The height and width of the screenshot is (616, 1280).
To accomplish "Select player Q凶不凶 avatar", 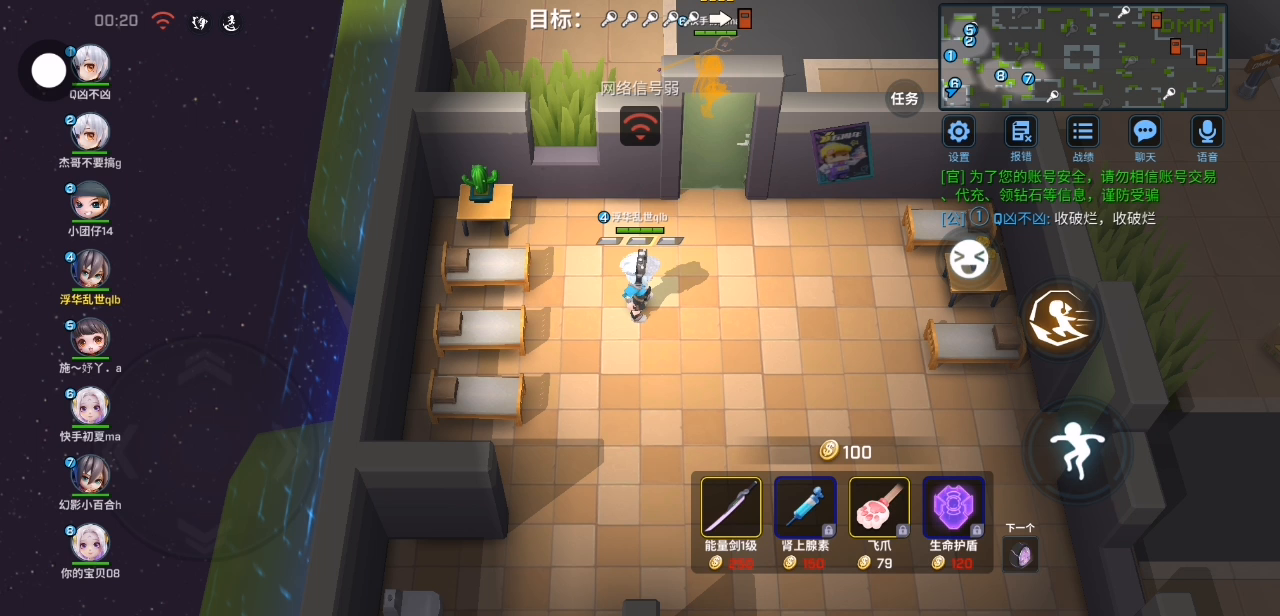I will pos(90,65).
